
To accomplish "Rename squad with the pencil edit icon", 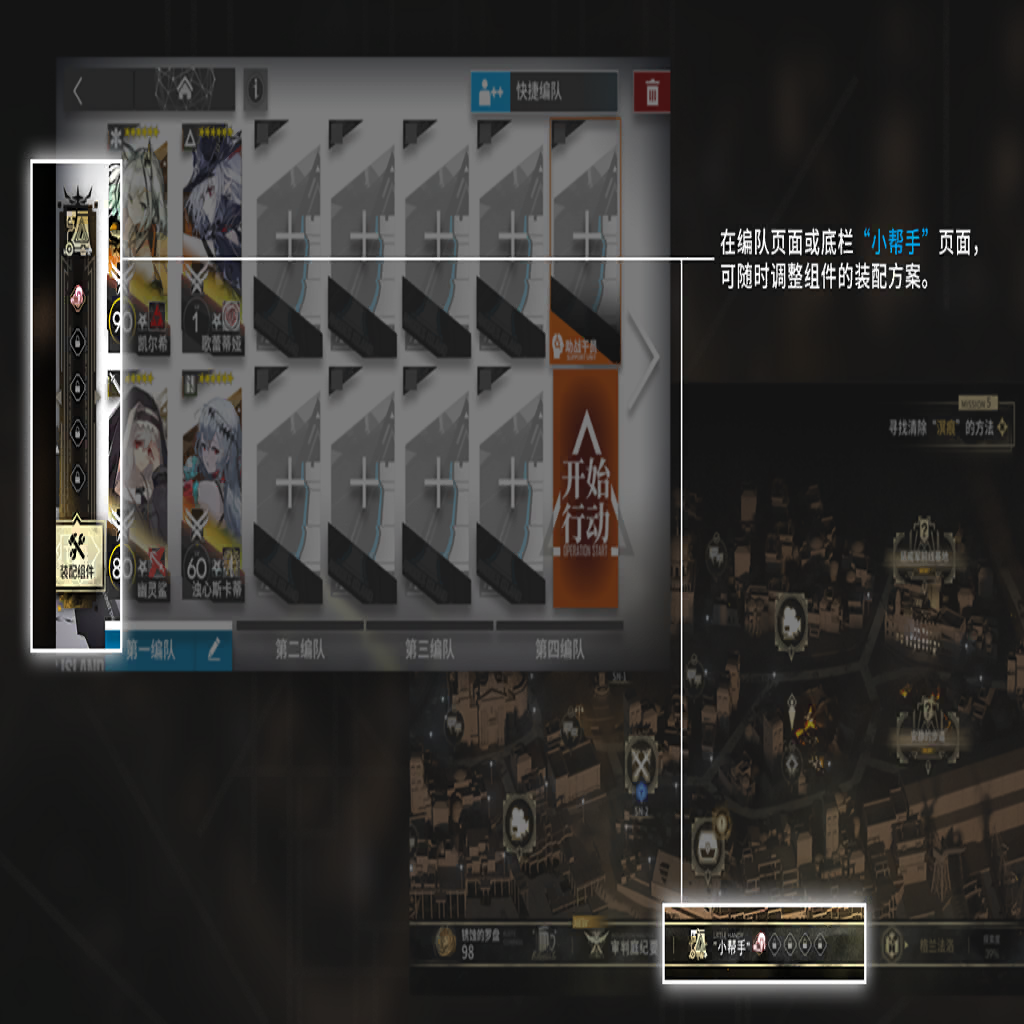I will [215, 650].
